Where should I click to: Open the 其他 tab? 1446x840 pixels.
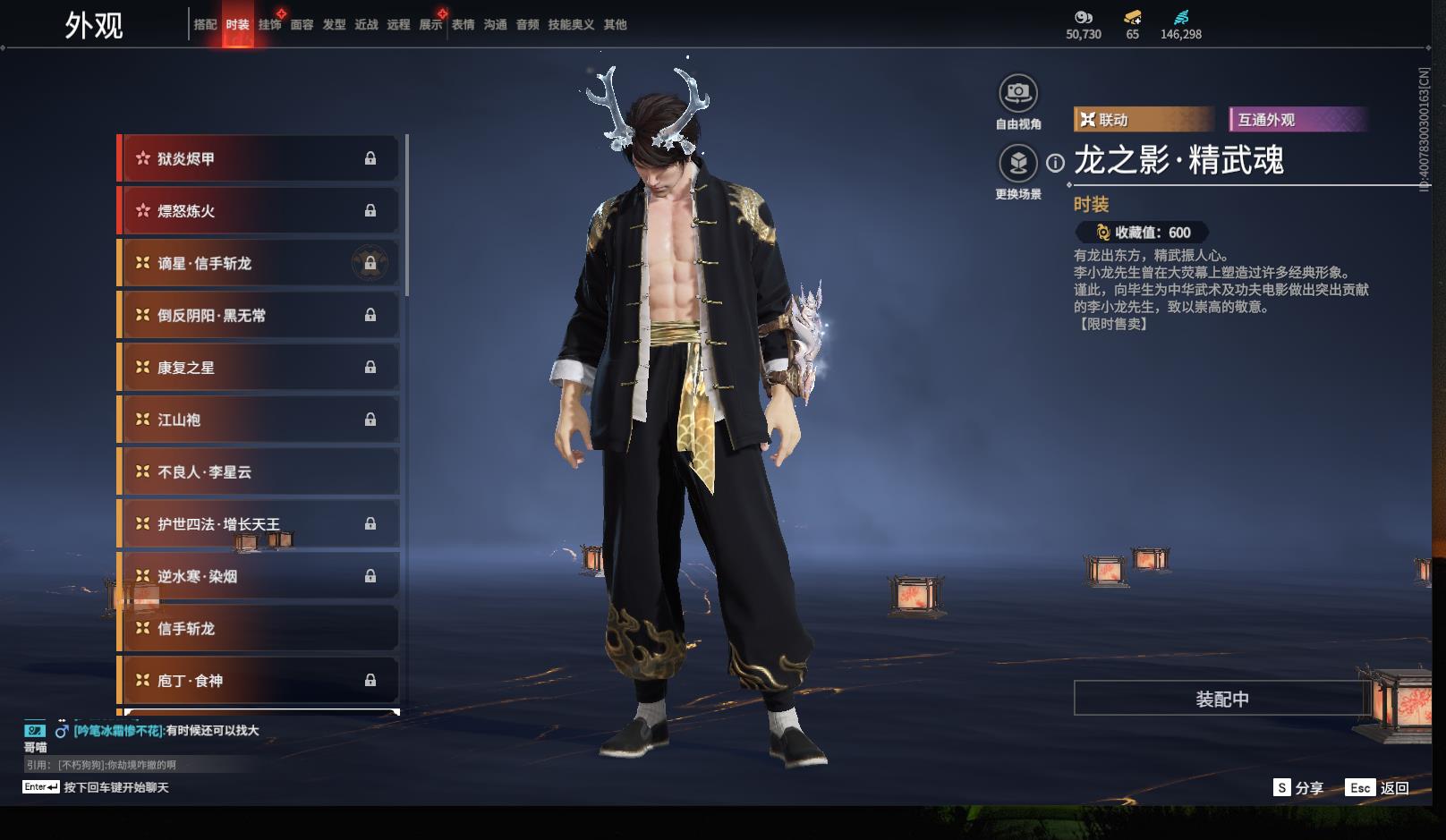click(615, 25)
